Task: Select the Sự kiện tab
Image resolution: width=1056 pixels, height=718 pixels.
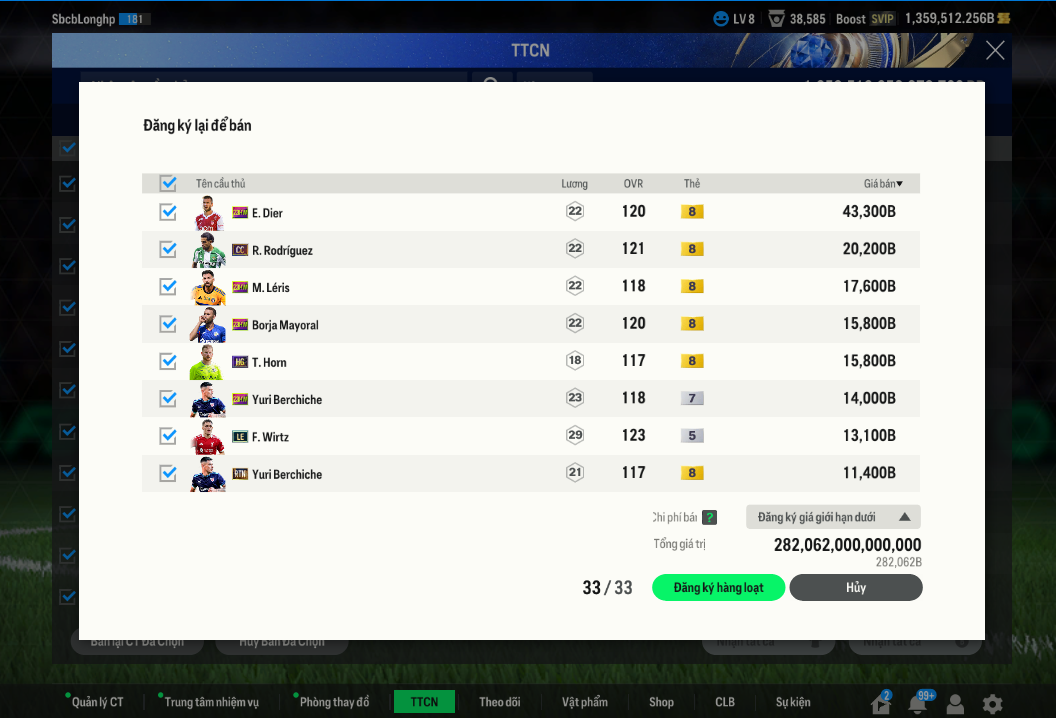Action: point(793,702)
